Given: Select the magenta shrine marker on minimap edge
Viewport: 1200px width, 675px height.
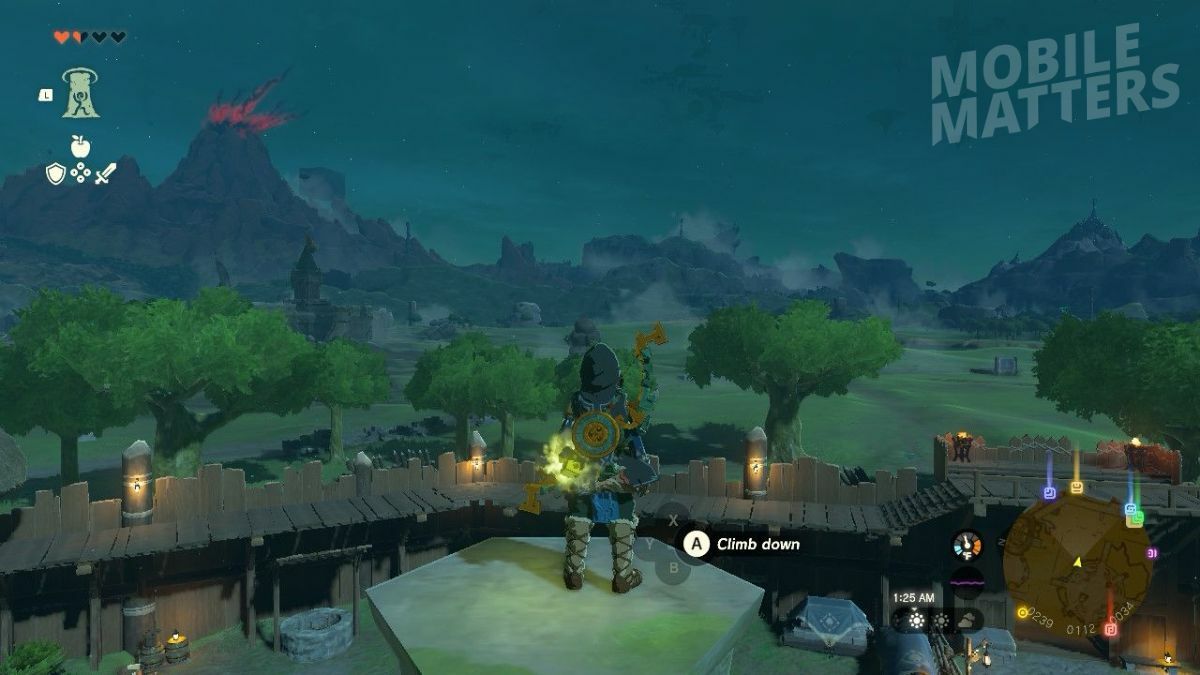Looking at the screenshot, I should coord(1152,553).
